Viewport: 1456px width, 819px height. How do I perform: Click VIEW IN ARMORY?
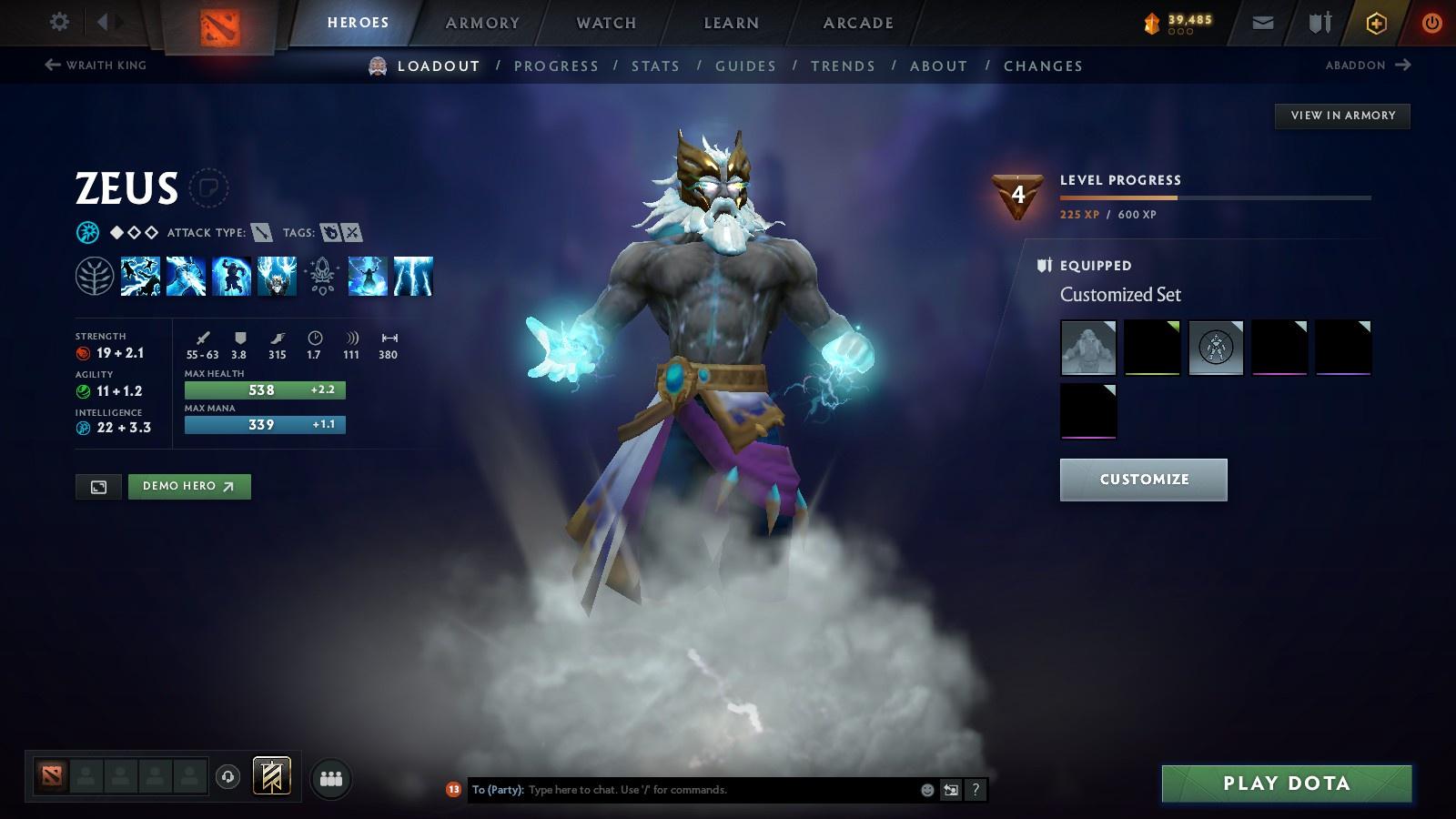coord(1341,116)
